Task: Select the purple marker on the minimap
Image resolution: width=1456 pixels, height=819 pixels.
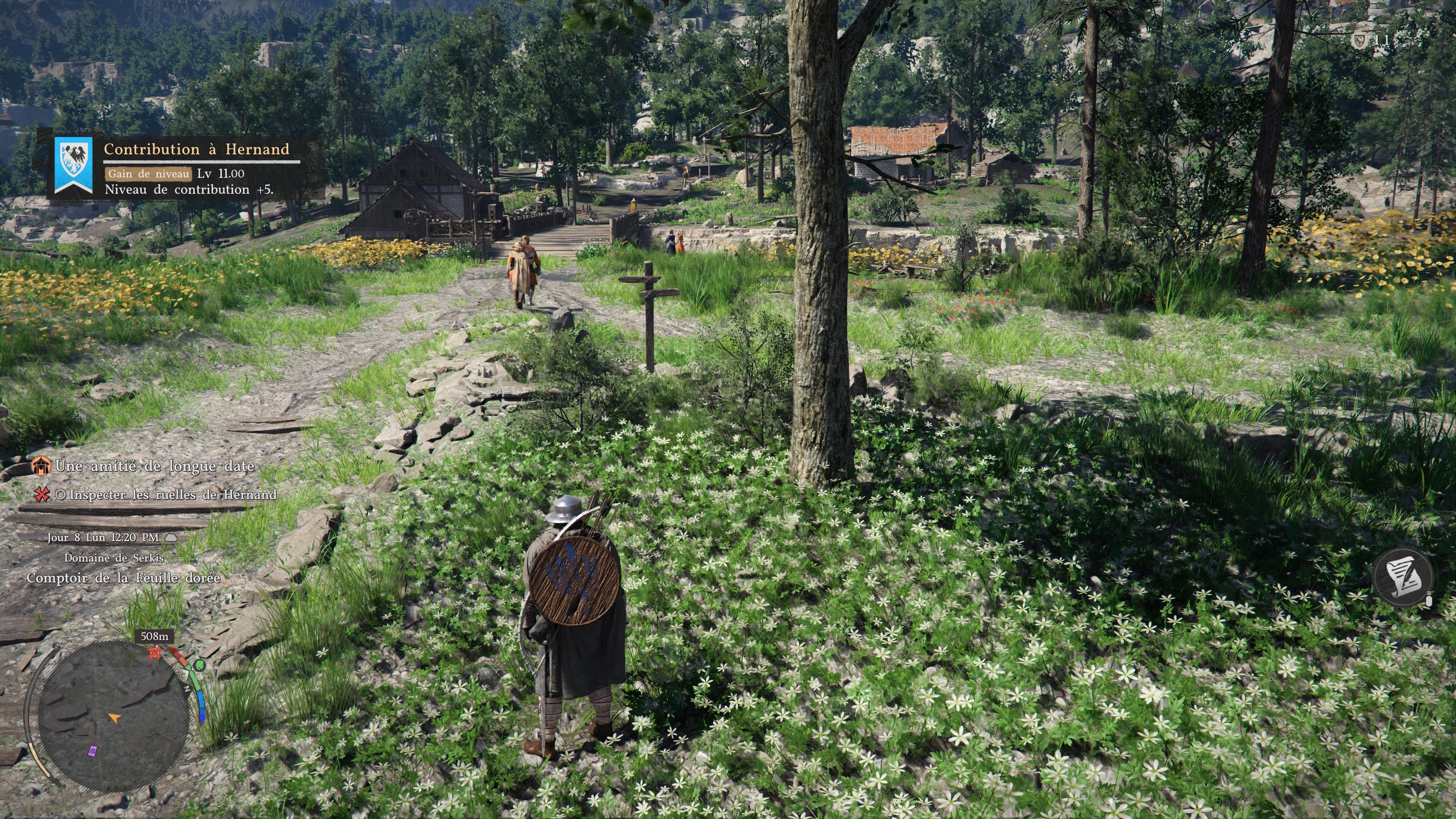Action: coord(93,751)
